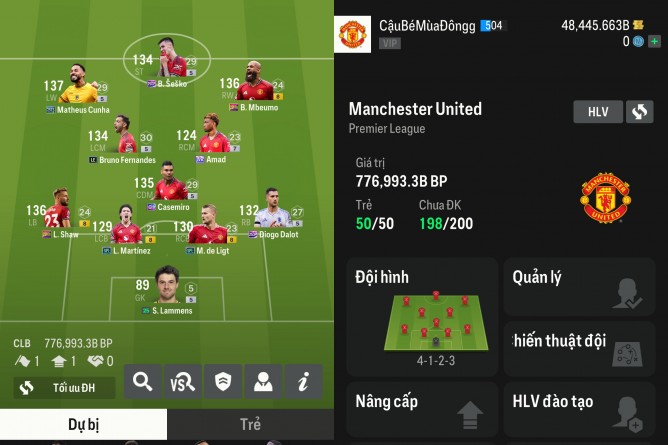Click the HLV button
Screen dimensions: 668x445
(598, 112)
